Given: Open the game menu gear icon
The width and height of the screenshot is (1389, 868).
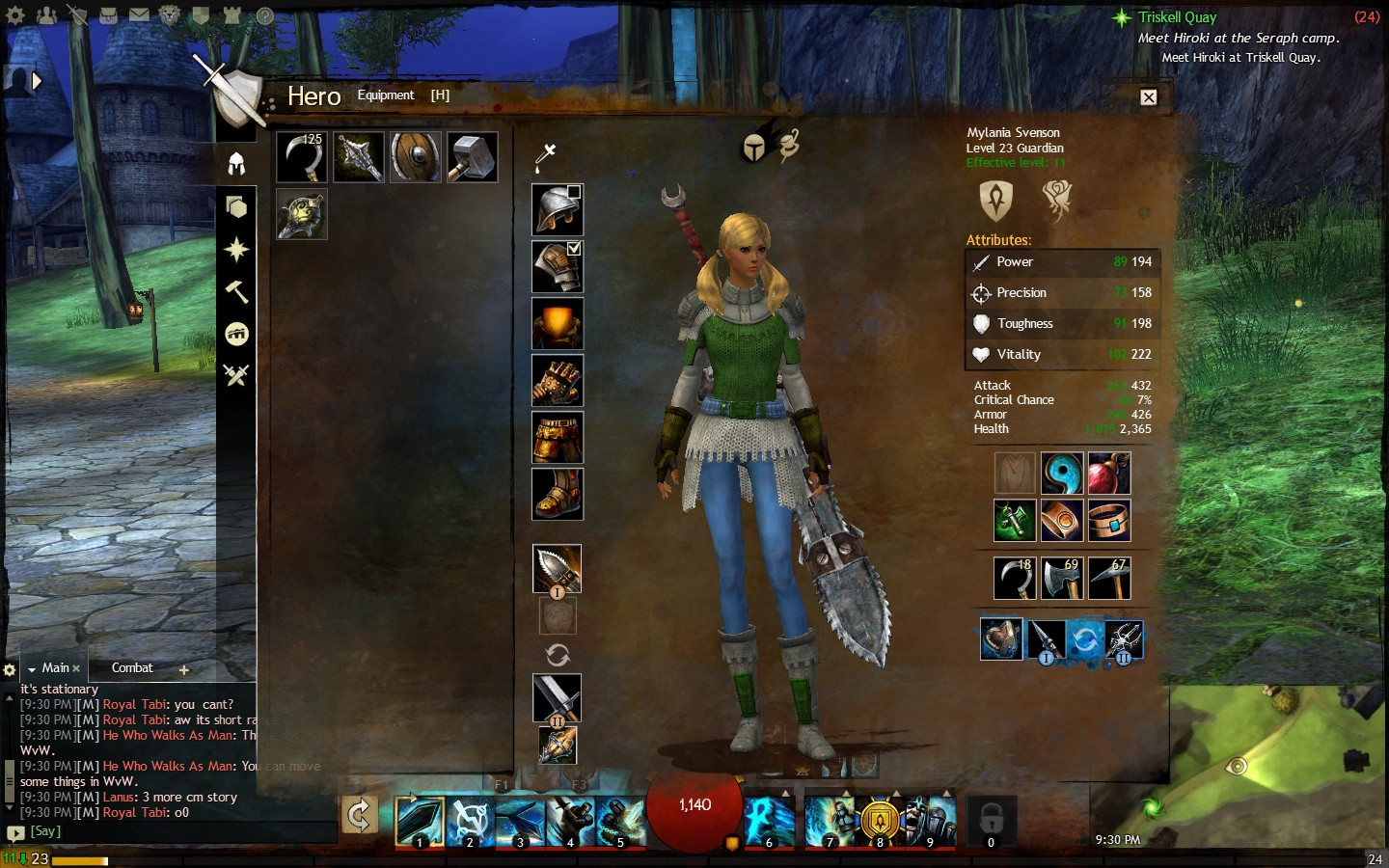Looking at the screenshot, I should [14, 15].
